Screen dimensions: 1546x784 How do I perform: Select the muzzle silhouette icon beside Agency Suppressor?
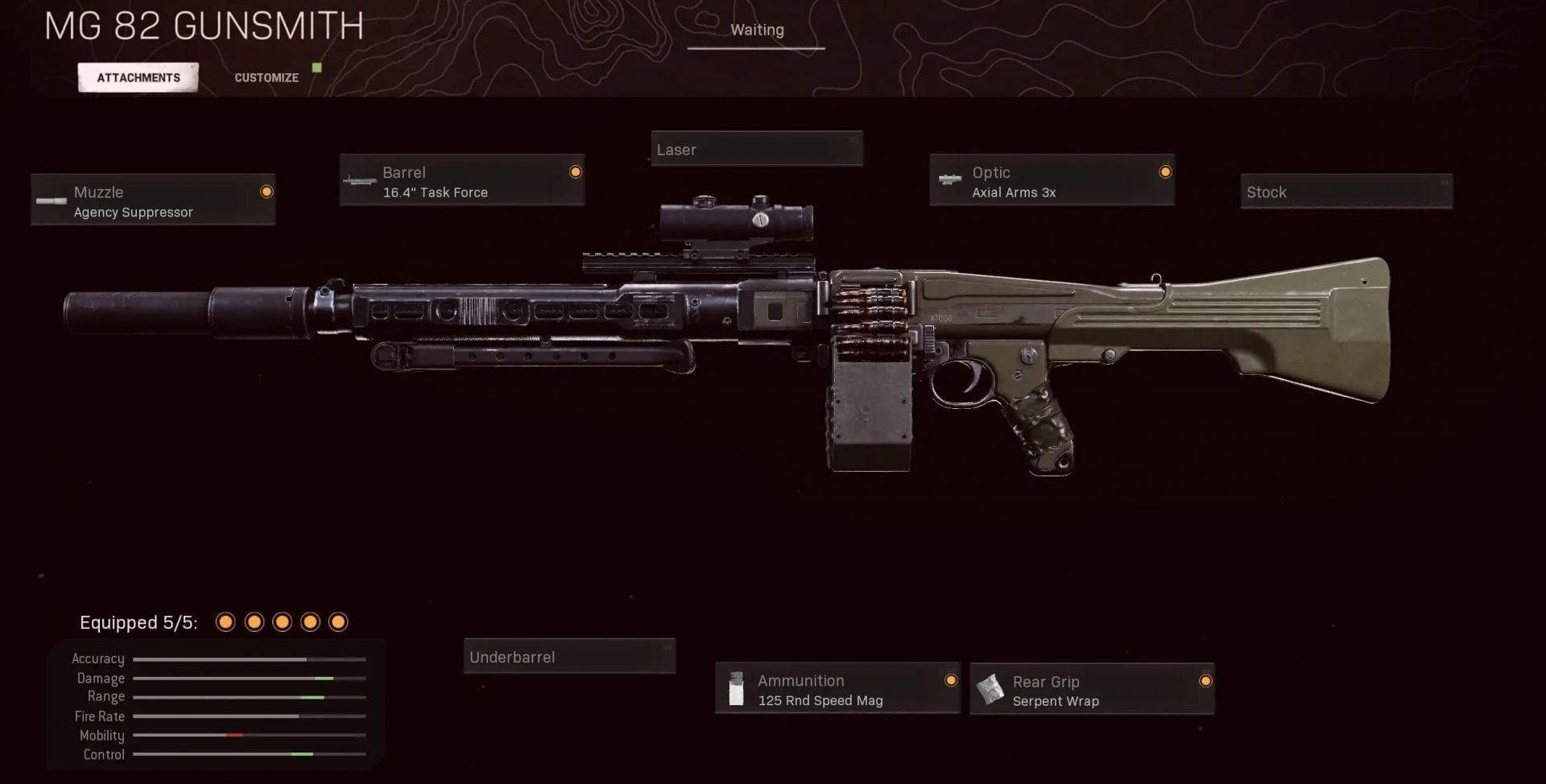click(x=51, y=201)
